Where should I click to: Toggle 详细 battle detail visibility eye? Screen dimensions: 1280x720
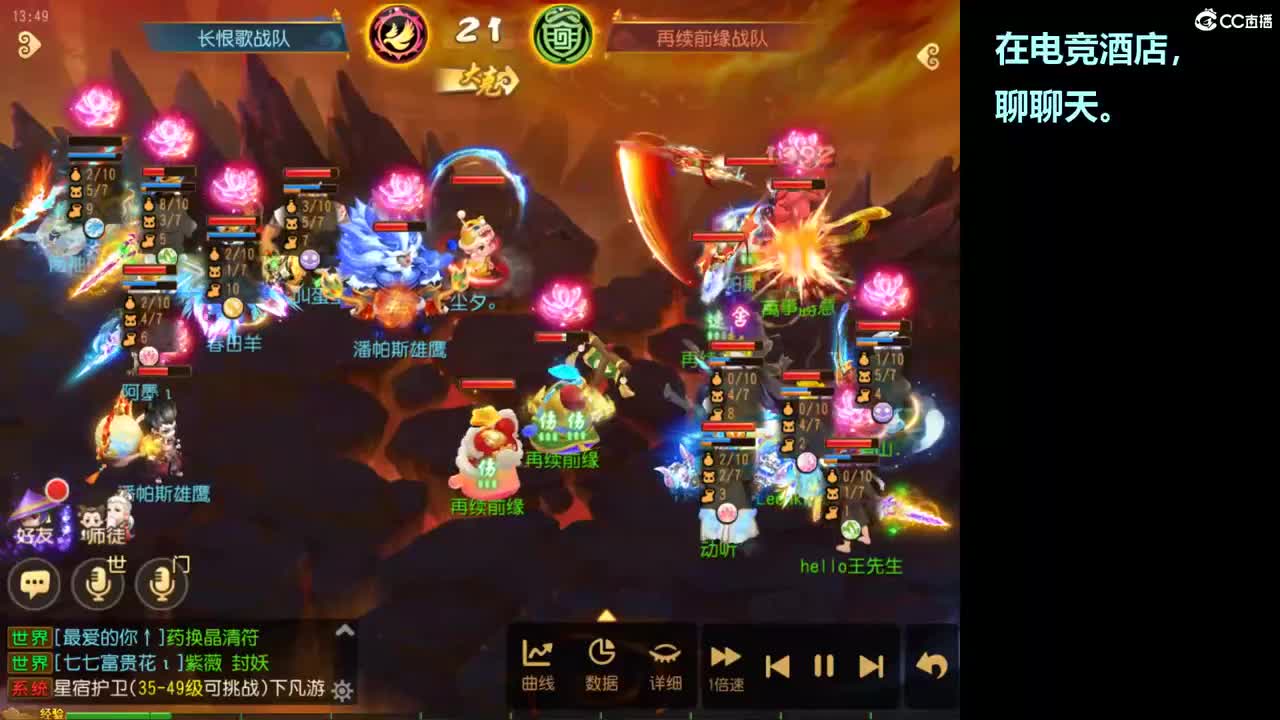665,660
